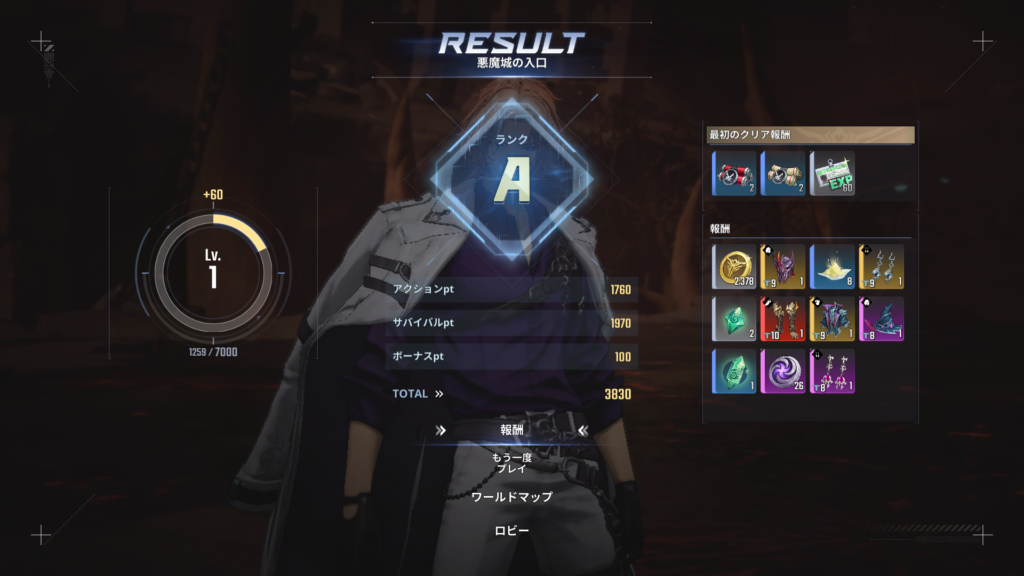Image resolution: width=1024 pixels, height=576 pixels.
Task: Select the dark spiked chest armor reward
Action: 832,318
